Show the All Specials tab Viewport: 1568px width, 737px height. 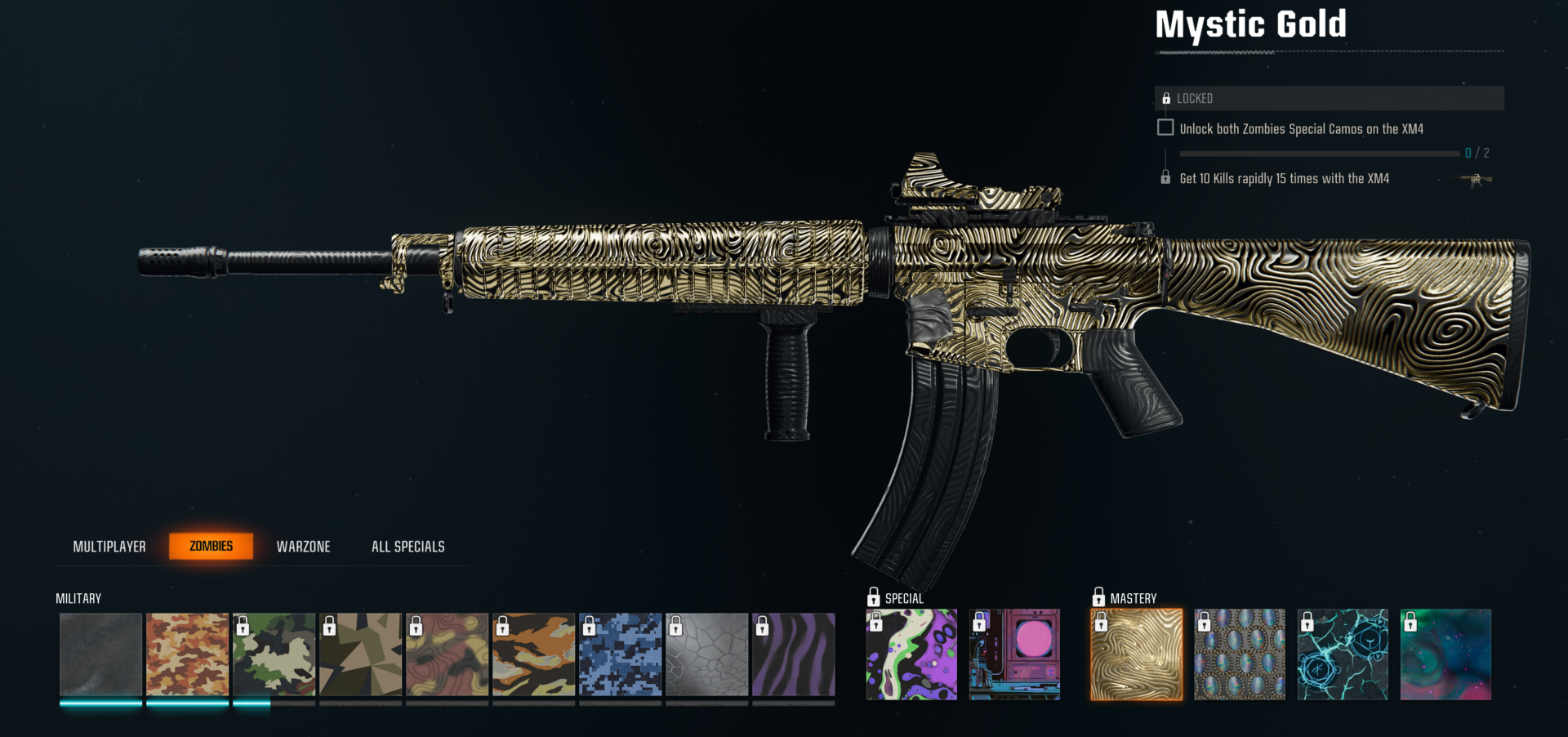pos(408,547)
